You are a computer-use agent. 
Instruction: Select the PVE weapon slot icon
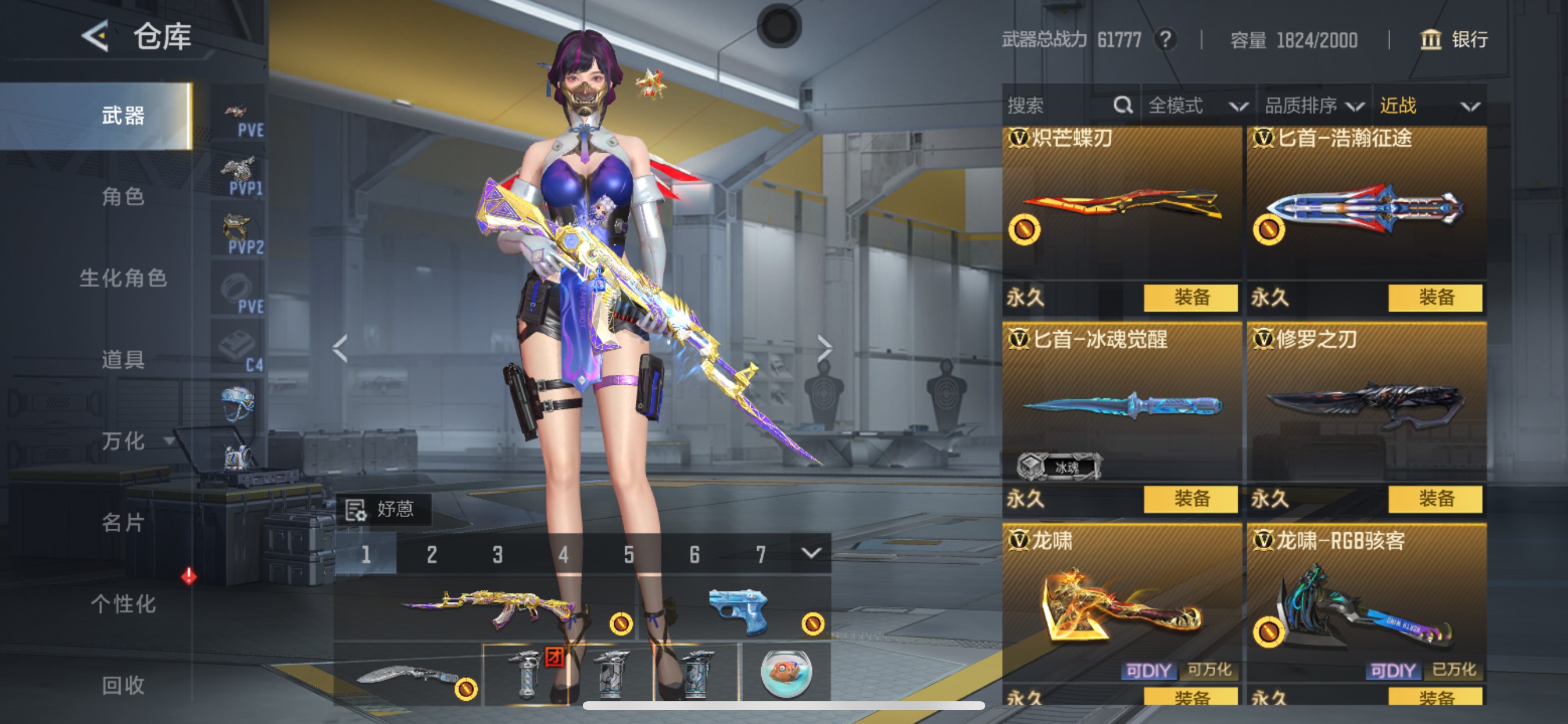(237, 113)
